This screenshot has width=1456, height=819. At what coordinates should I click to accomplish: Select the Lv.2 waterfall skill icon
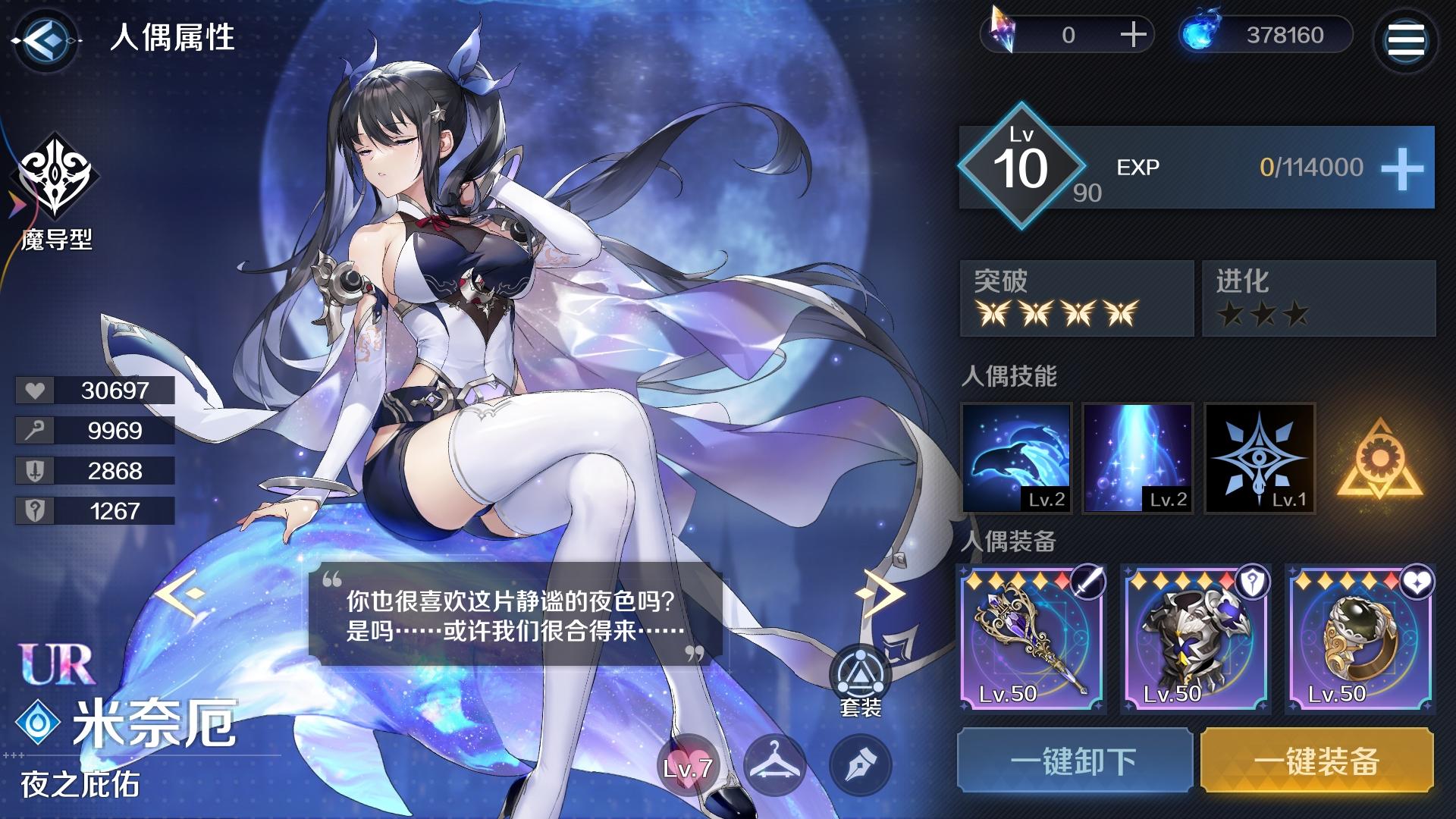[x=1137, y=459]
